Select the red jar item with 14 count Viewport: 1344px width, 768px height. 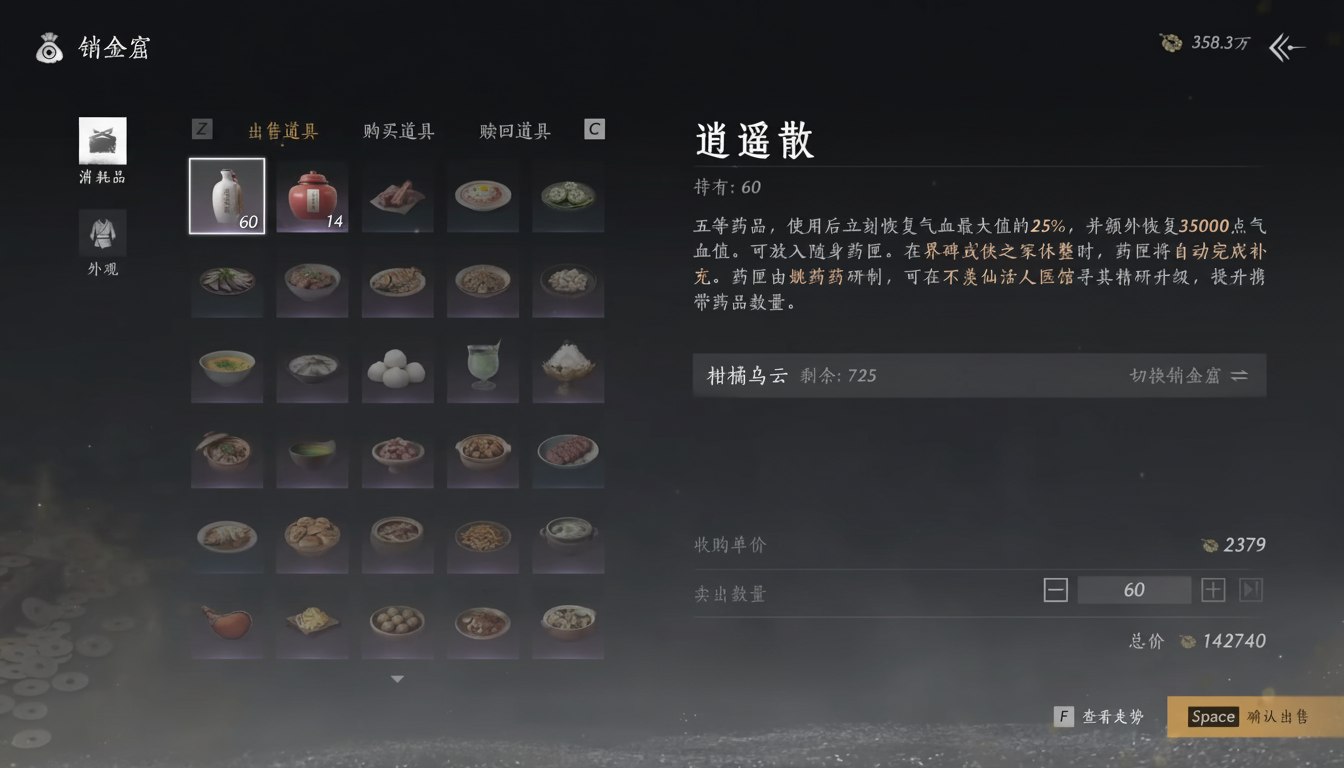click(312, 195)
